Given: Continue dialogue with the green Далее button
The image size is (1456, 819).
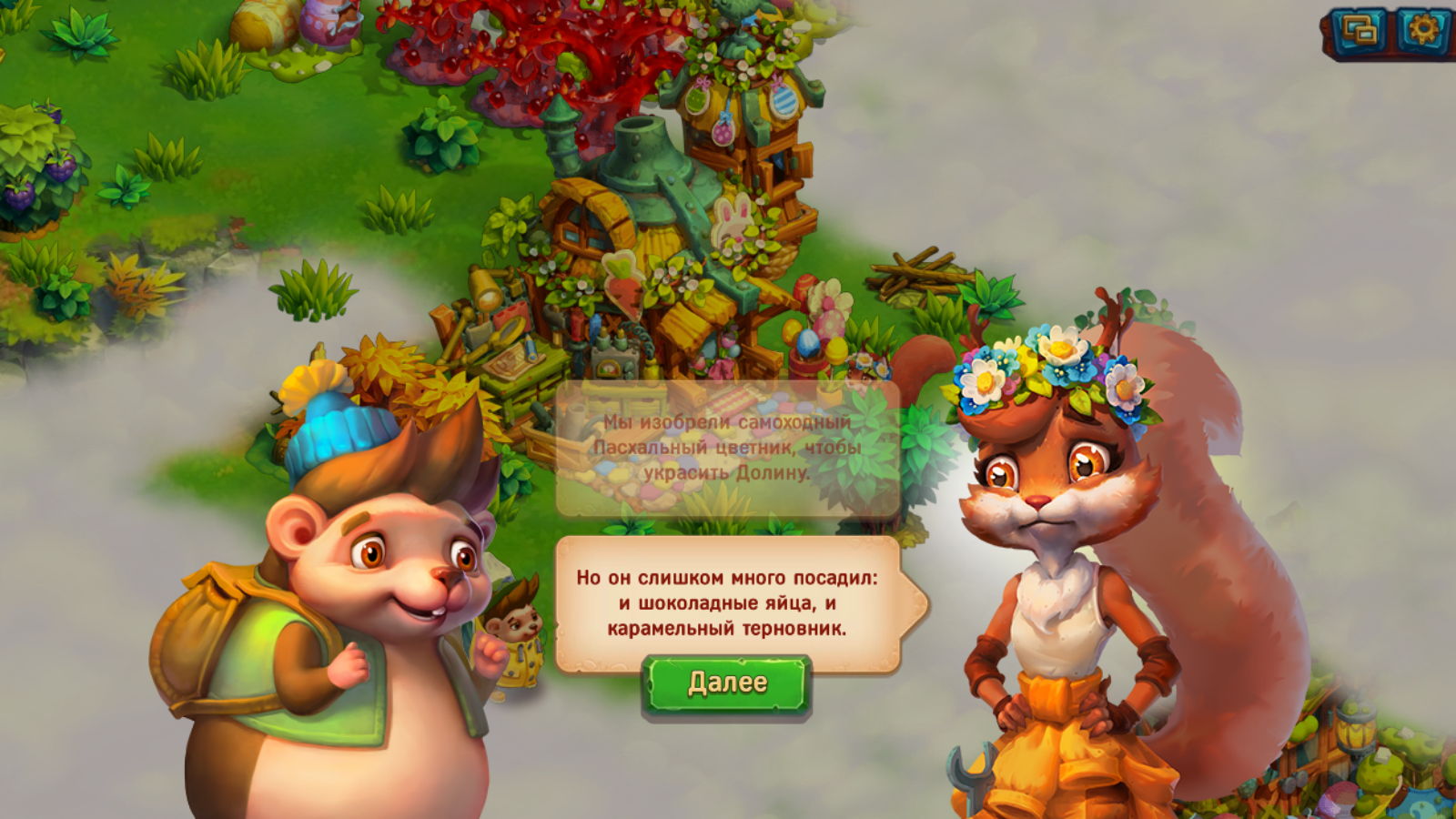Looking at the screenshot, I should [x=726, y=683].
